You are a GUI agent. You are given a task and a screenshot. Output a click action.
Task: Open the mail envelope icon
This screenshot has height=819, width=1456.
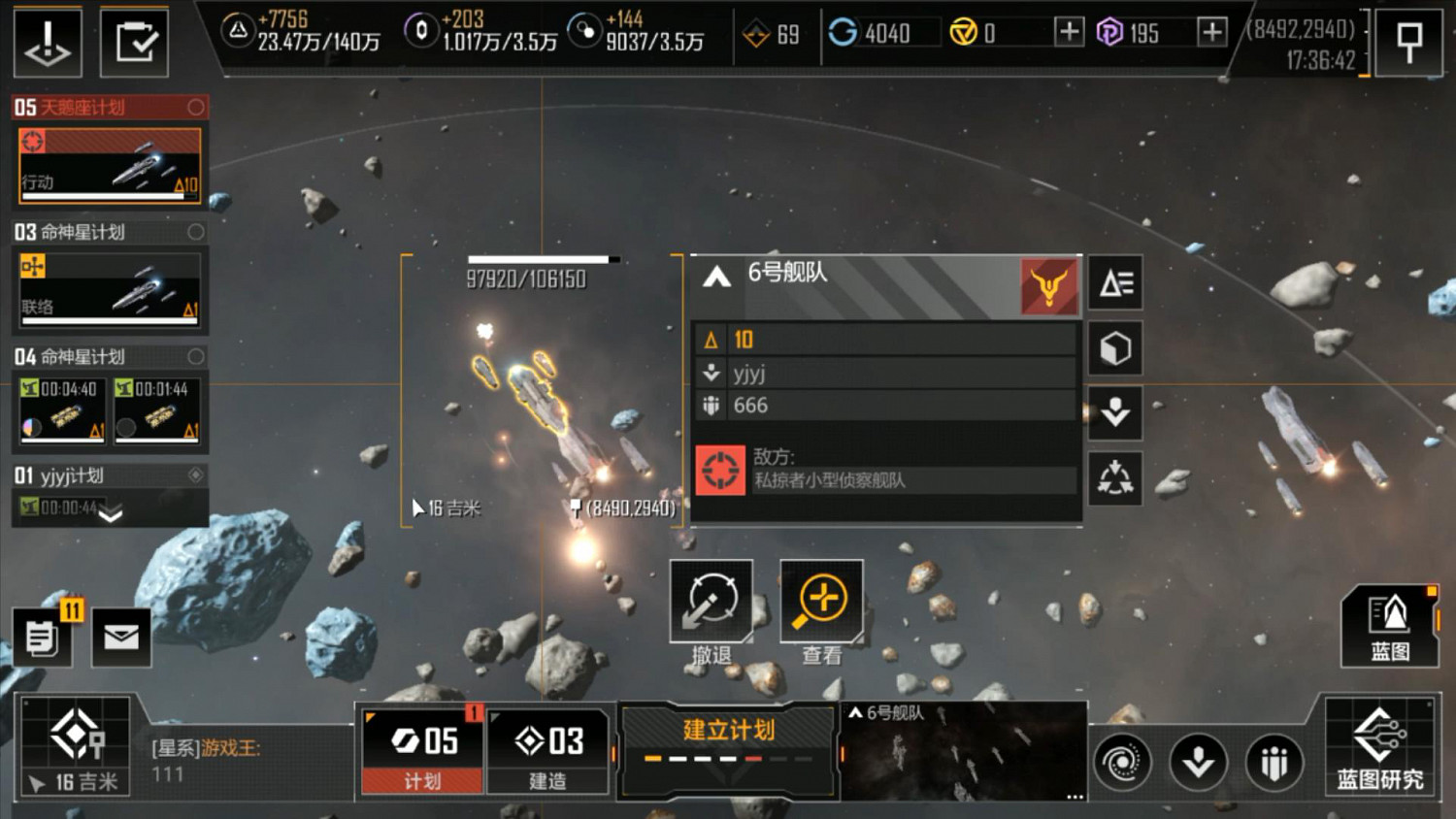121,638
